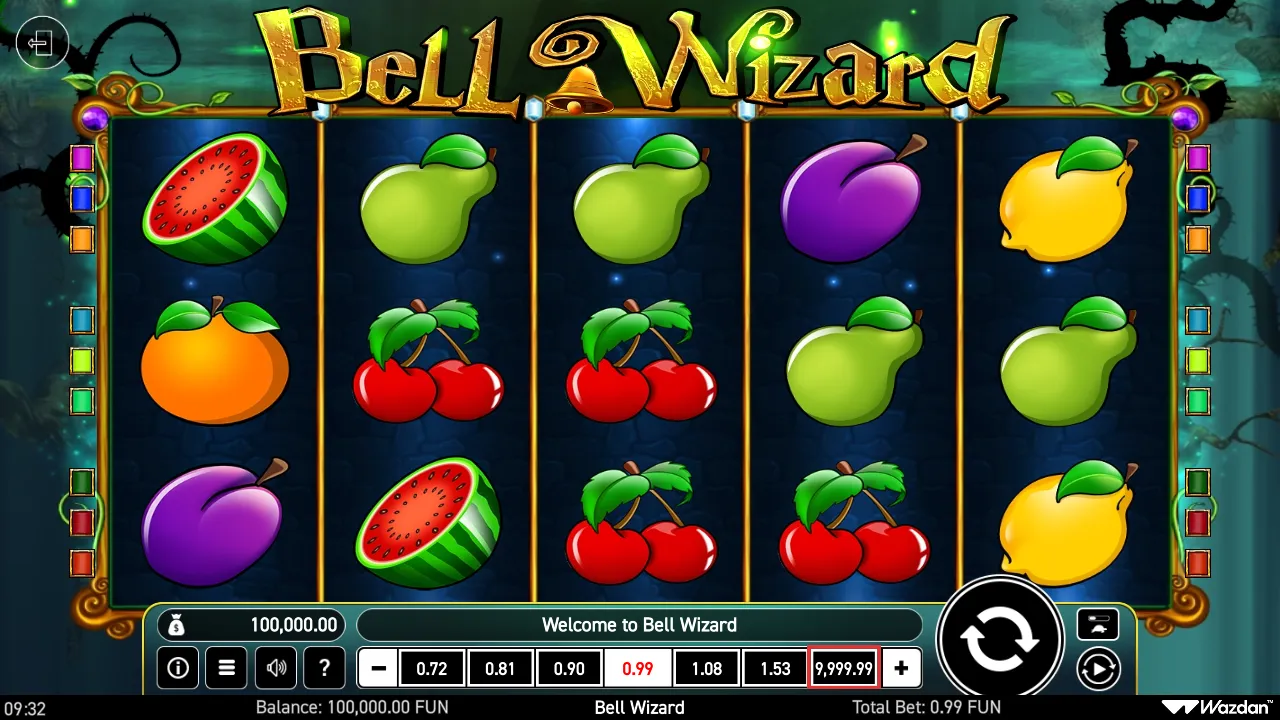Choose the 1.08 bet amount
This screenshot has height=720, width=1280.
[x=706, y=668]
